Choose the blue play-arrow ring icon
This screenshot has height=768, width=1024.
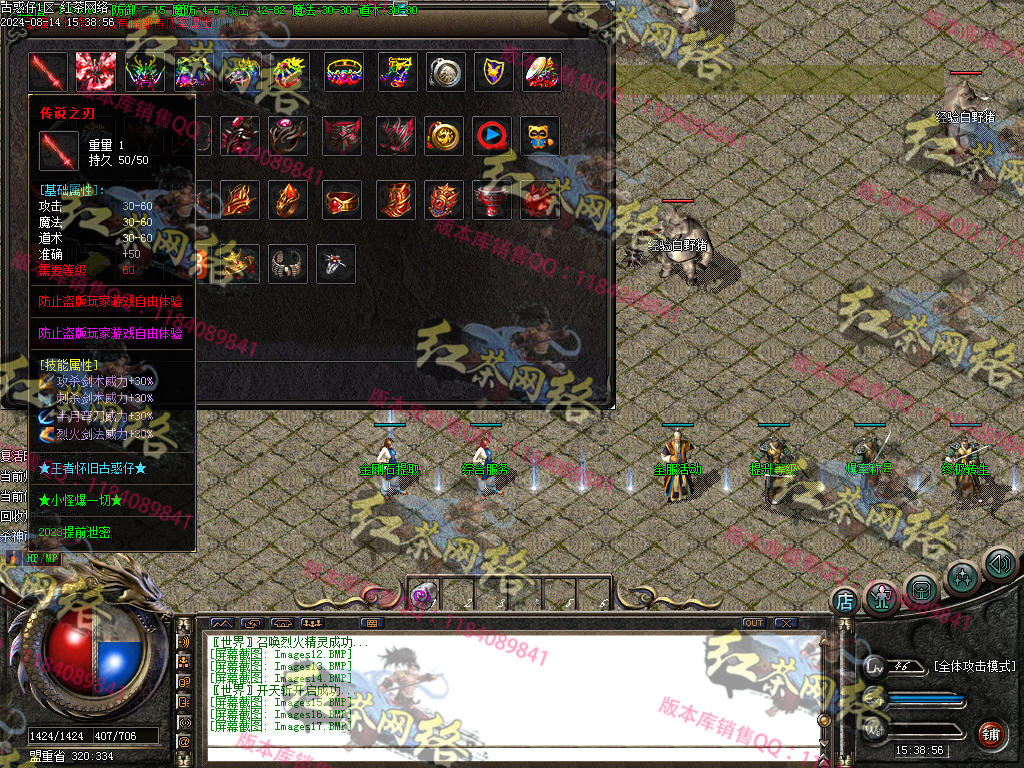coord(492,136)
